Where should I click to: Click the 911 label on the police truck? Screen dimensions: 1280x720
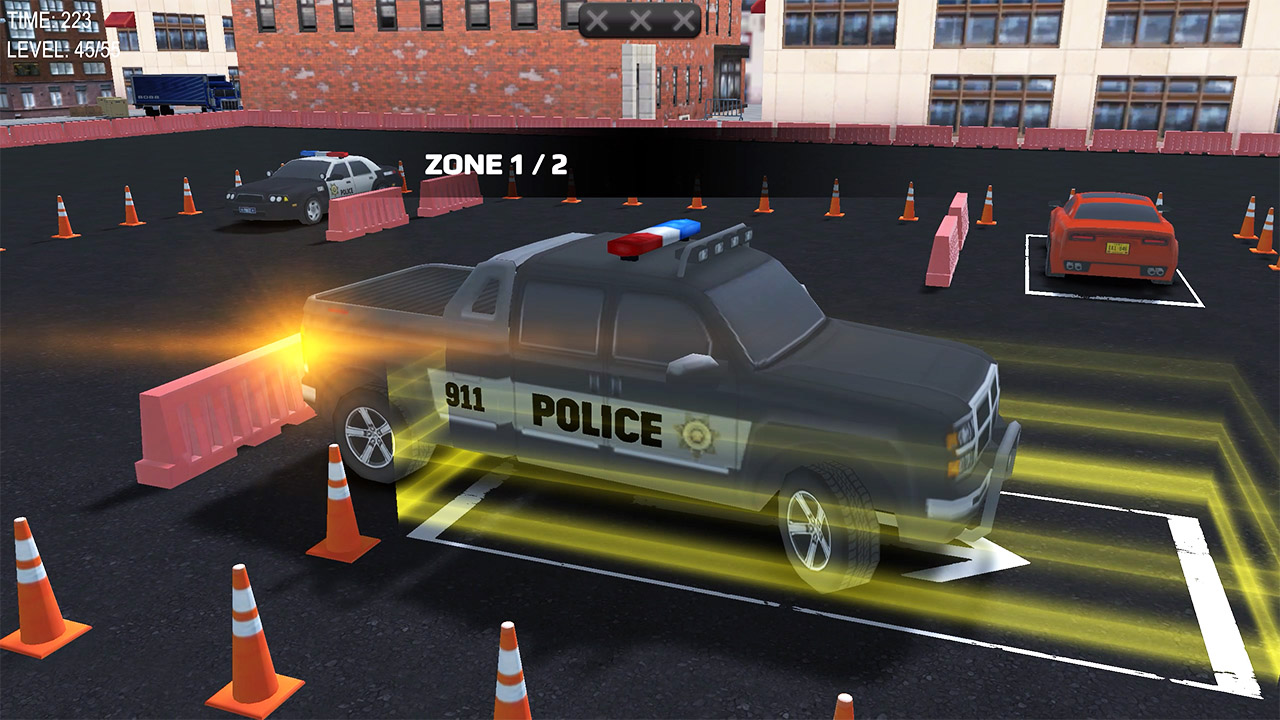[464, 397]
